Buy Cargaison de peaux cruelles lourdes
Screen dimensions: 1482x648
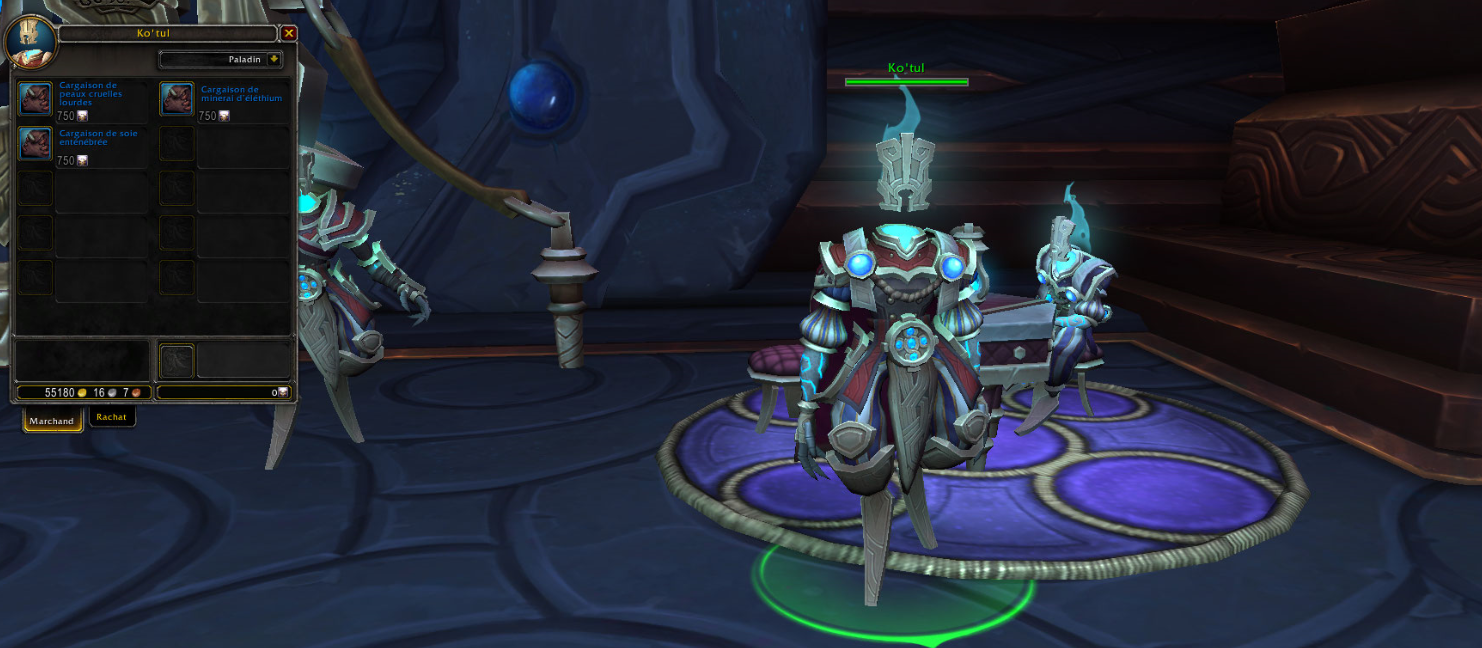pos(36,99)
